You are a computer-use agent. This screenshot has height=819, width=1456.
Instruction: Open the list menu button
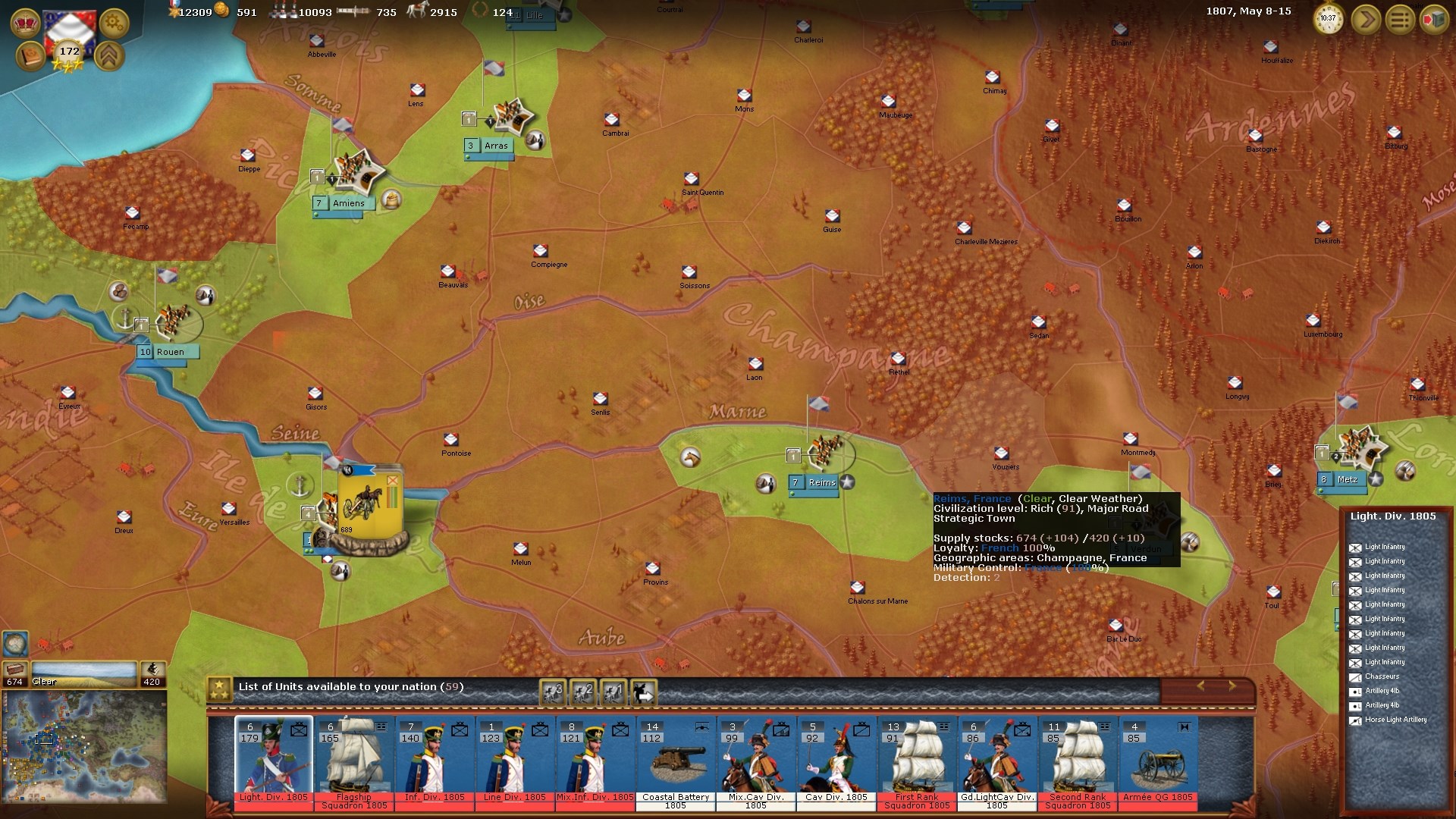click(x=1399, y=20)
